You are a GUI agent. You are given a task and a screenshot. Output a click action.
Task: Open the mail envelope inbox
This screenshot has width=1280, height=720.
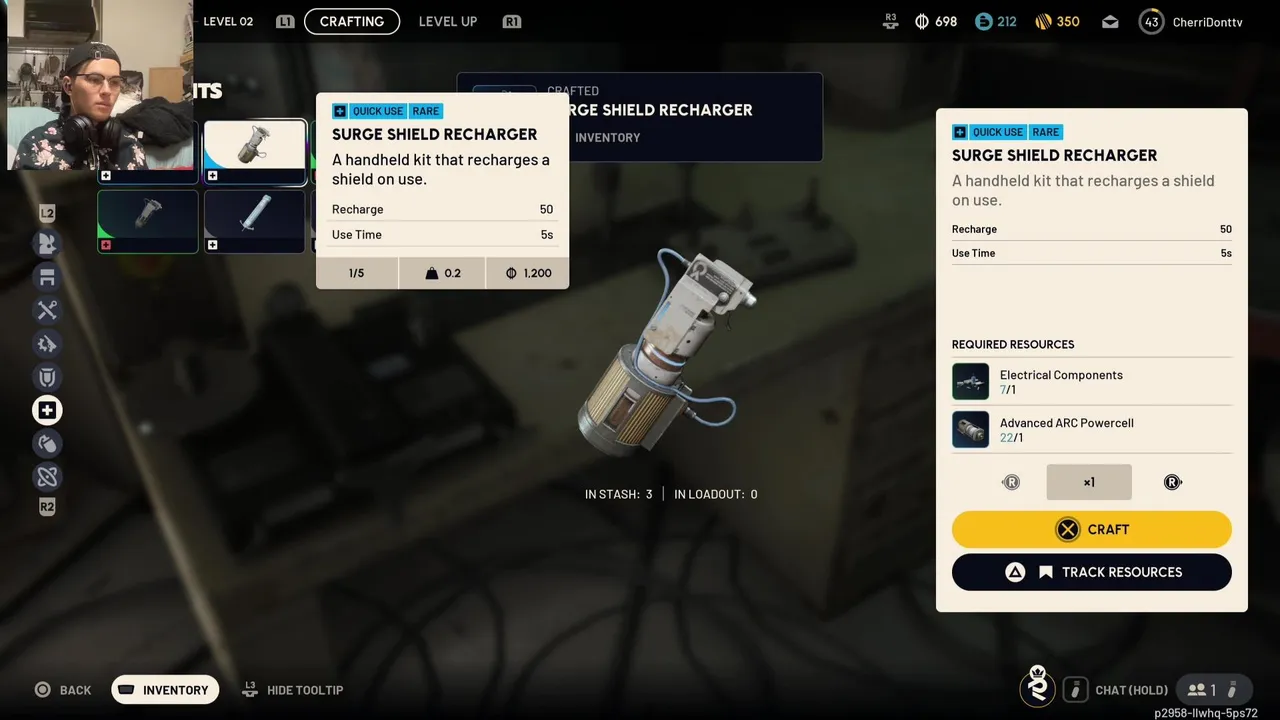tap(1110, 21)
